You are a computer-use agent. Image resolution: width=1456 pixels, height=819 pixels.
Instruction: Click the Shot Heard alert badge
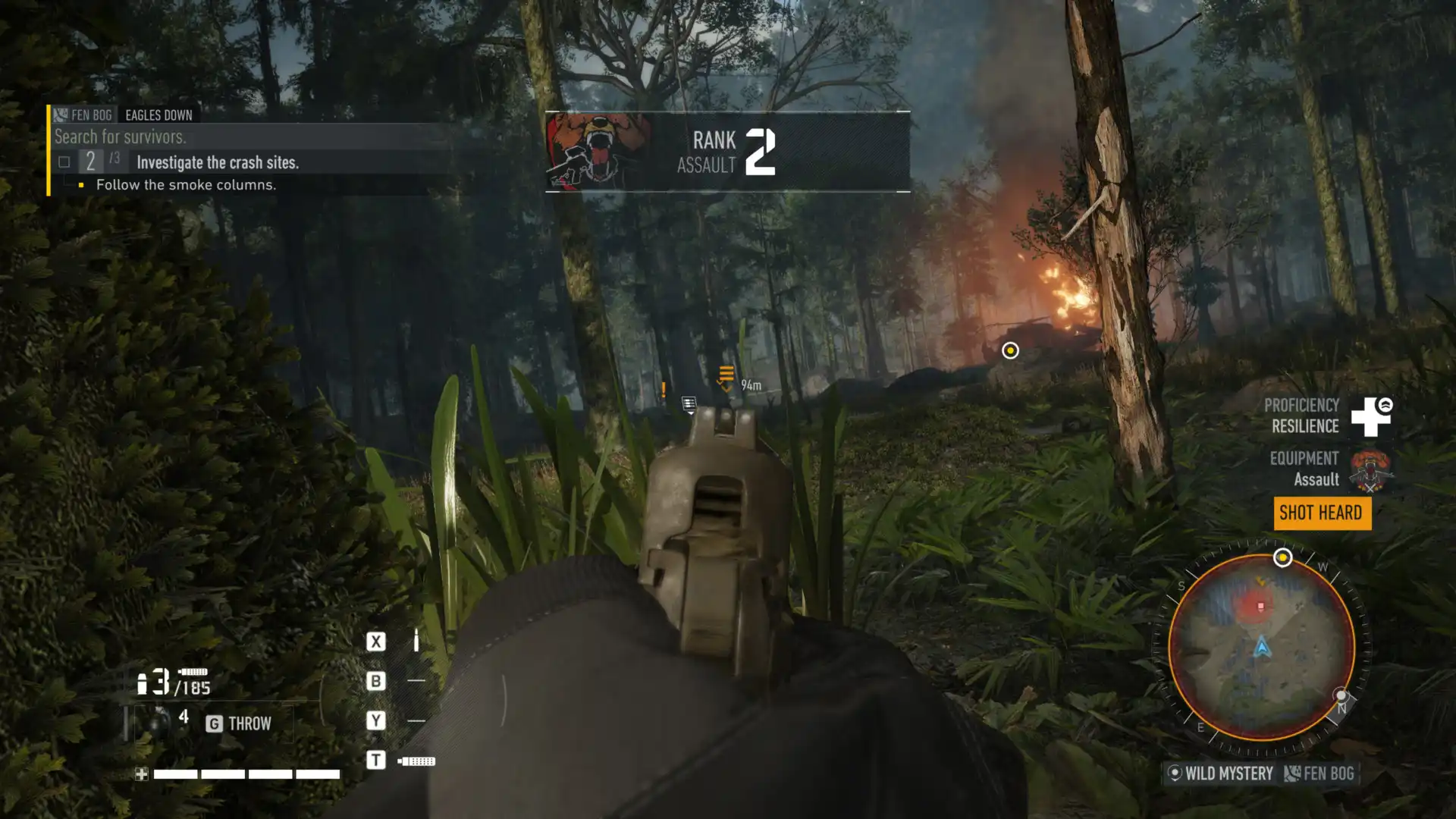1321,513
